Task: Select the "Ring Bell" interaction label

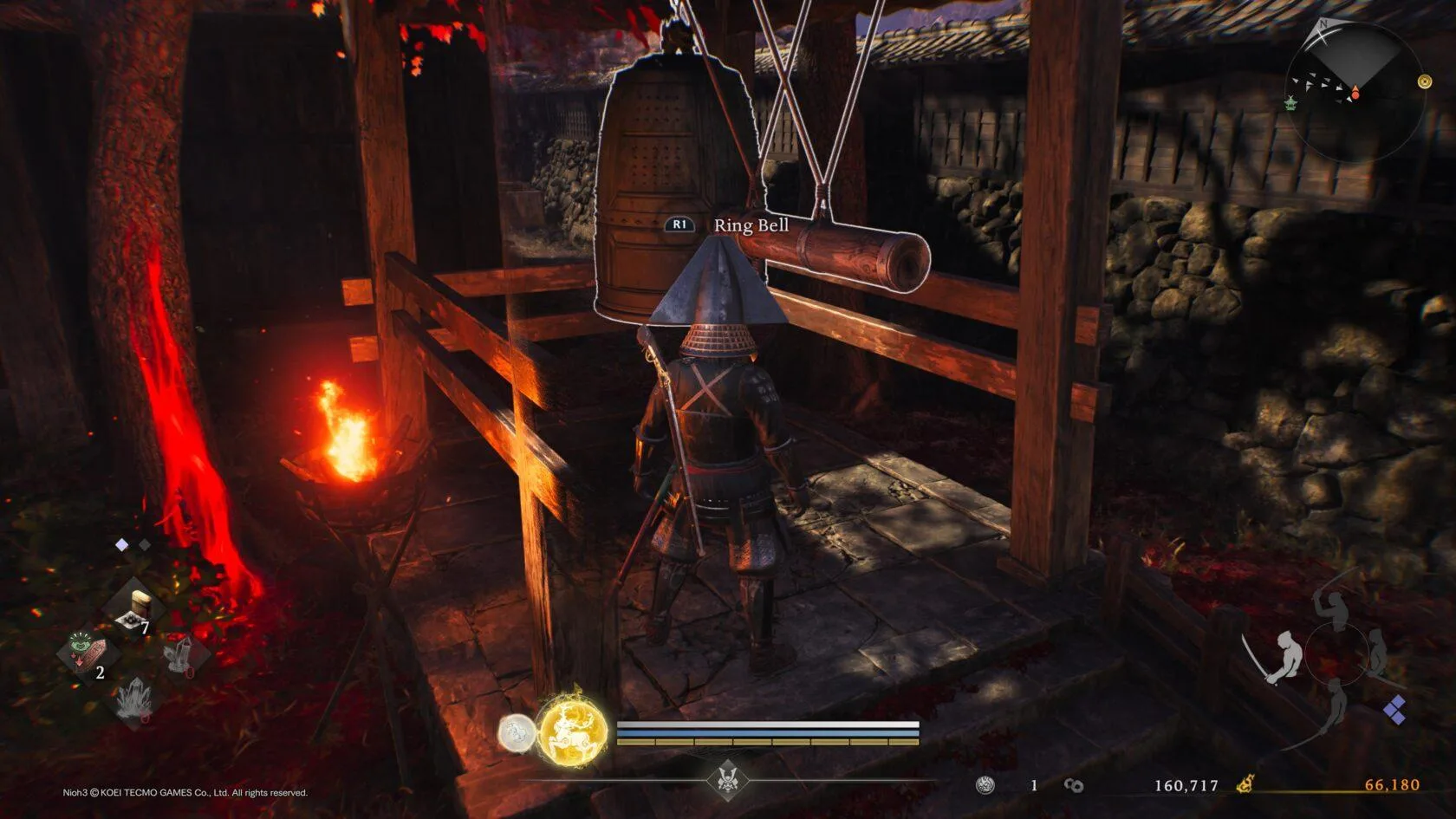Action: [751, 225]
